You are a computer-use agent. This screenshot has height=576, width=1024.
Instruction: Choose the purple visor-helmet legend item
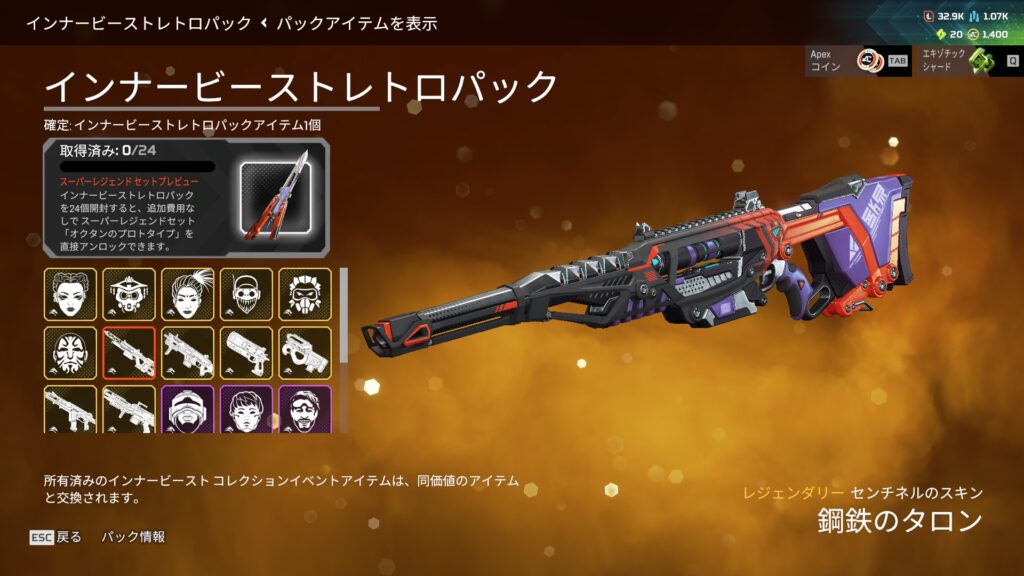click(188, 410)
